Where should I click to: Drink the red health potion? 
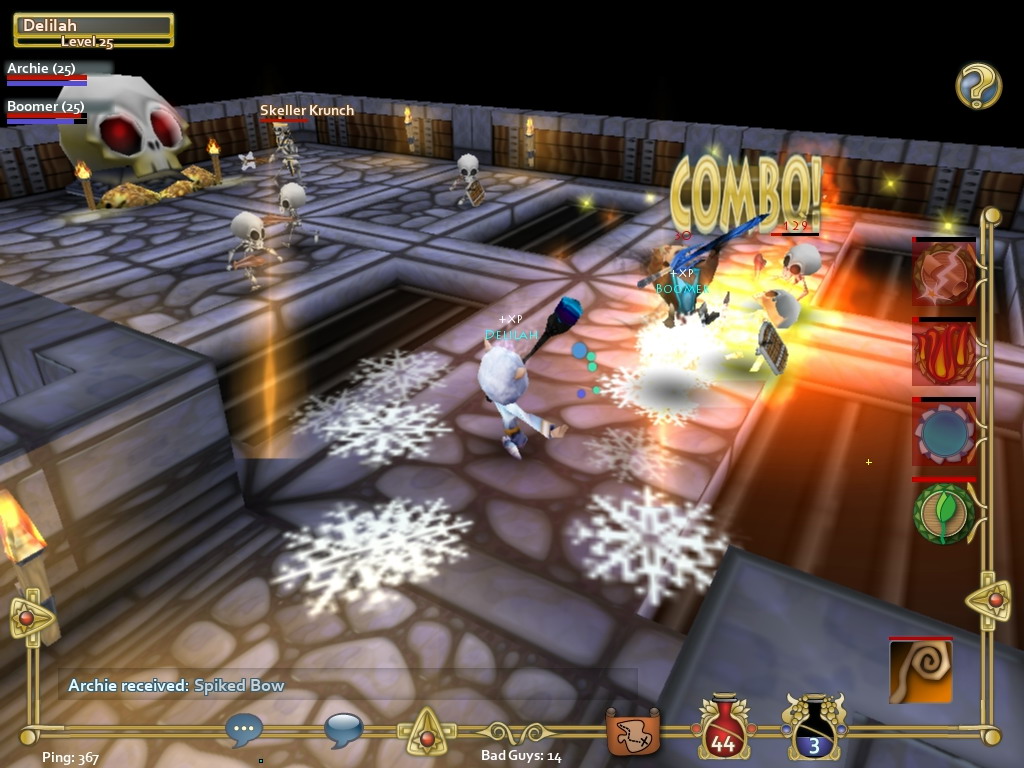tap(723, 729)
